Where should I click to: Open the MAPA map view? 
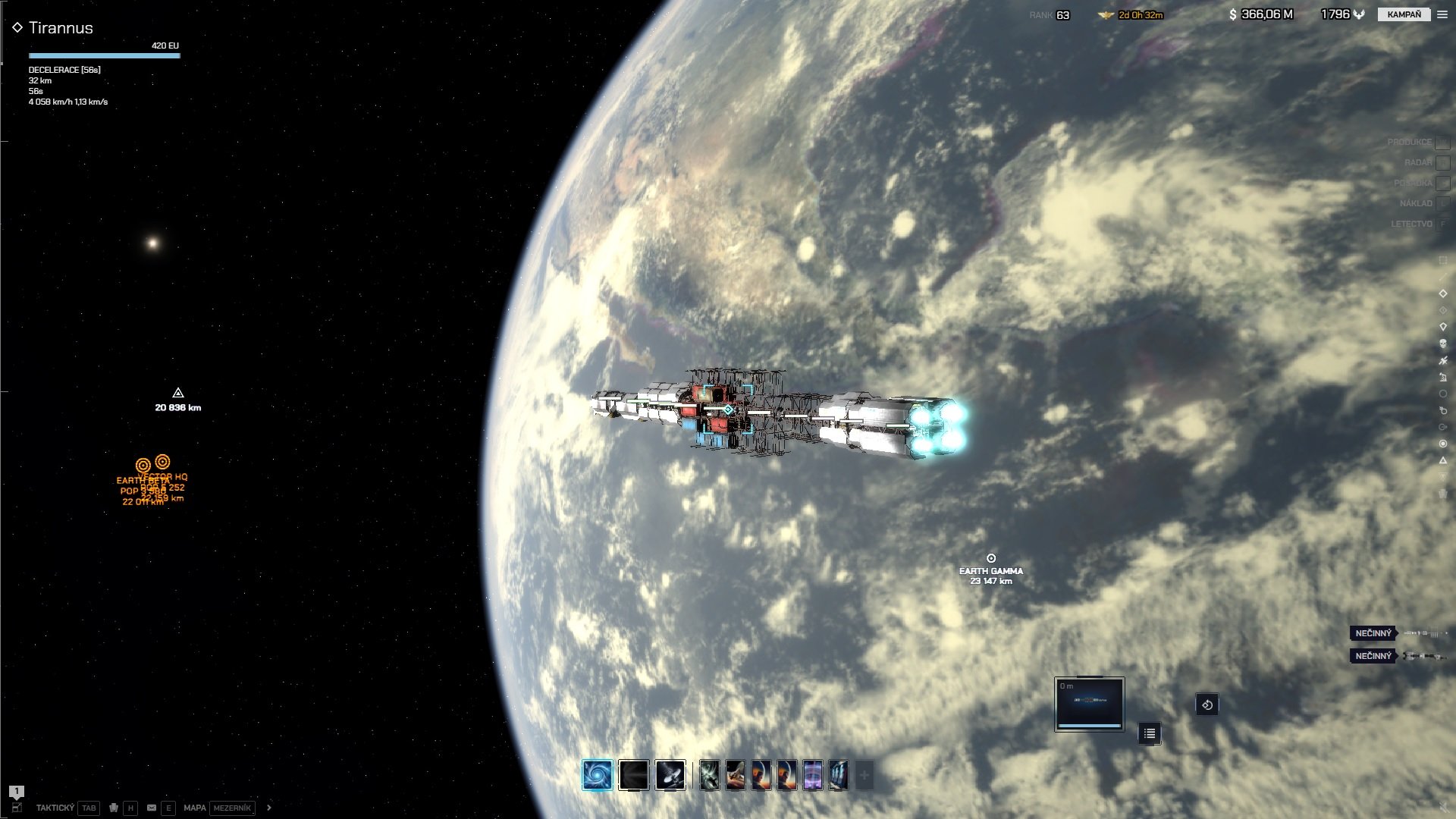(195, 808)
